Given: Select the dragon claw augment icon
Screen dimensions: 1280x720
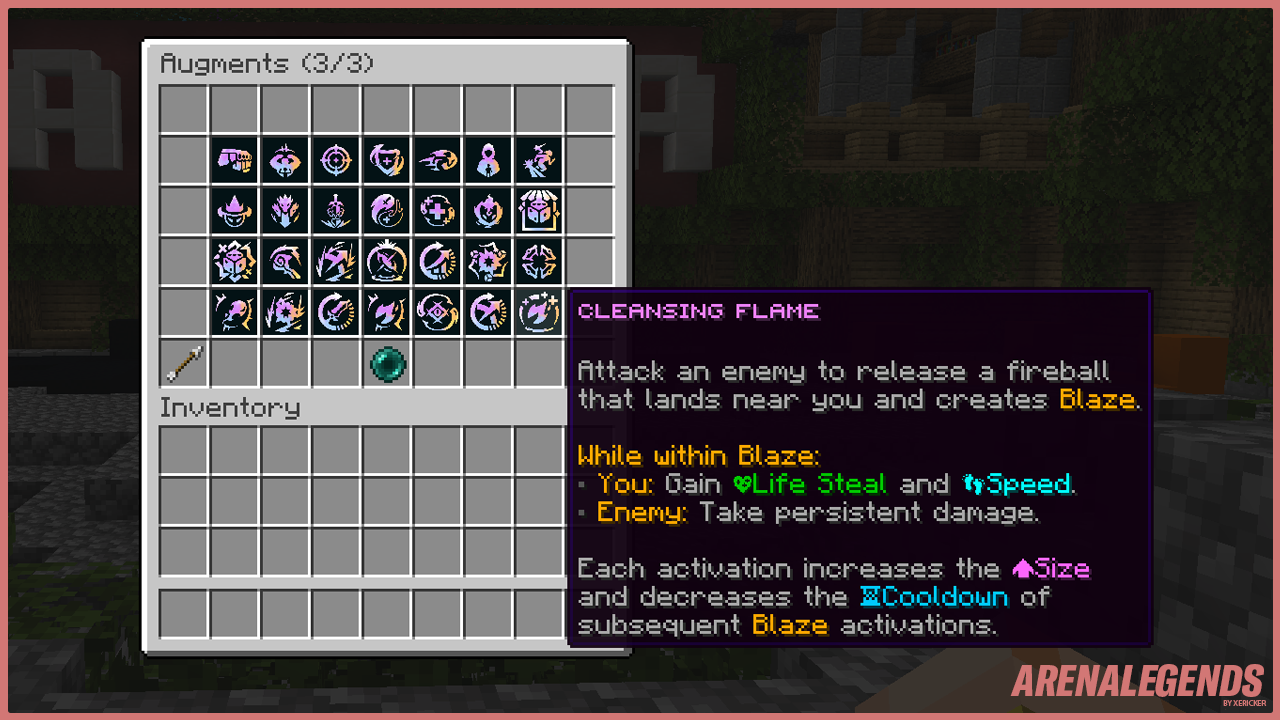Looking at the screenshot, I should point(284,210).
